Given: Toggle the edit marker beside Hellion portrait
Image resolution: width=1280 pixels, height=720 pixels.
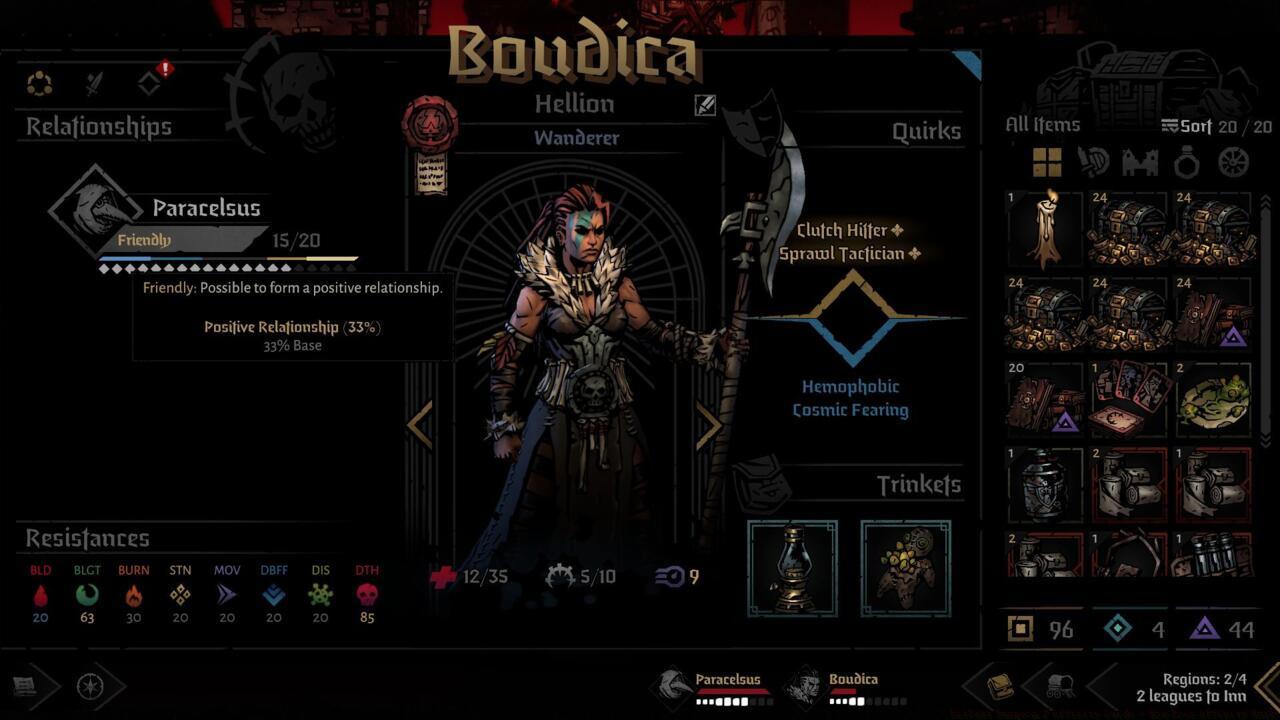Looking at the screenshot, I should (704, 106).
